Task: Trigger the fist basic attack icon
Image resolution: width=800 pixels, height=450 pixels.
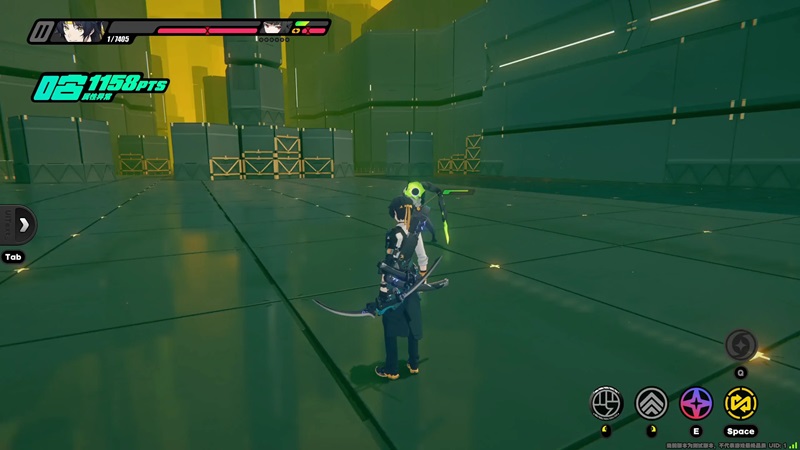Action: click(605, 403)
